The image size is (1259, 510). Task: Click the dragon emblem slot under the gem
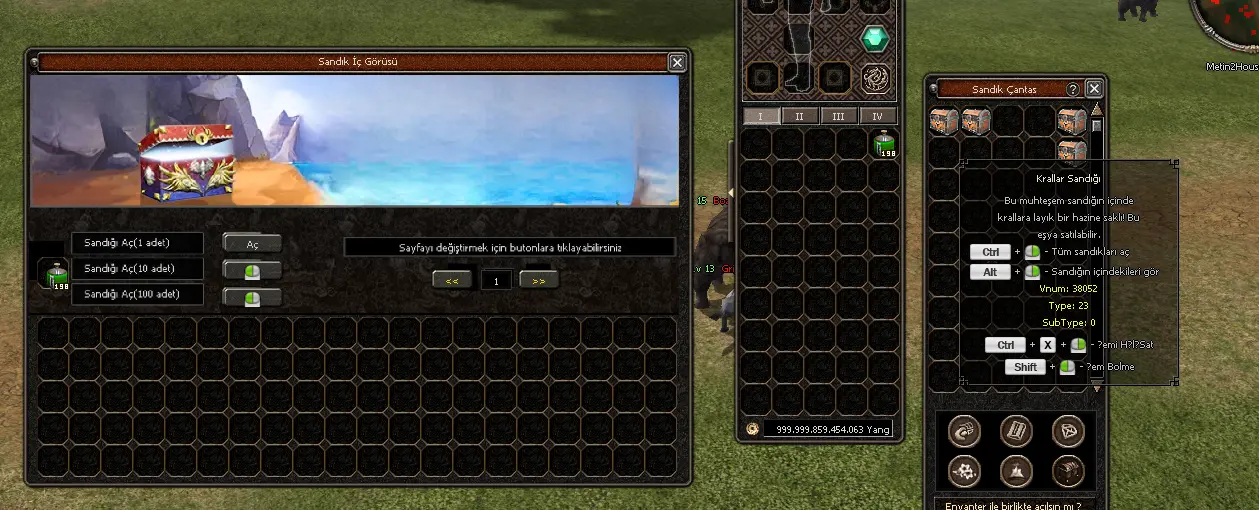[x=876, y=78]
